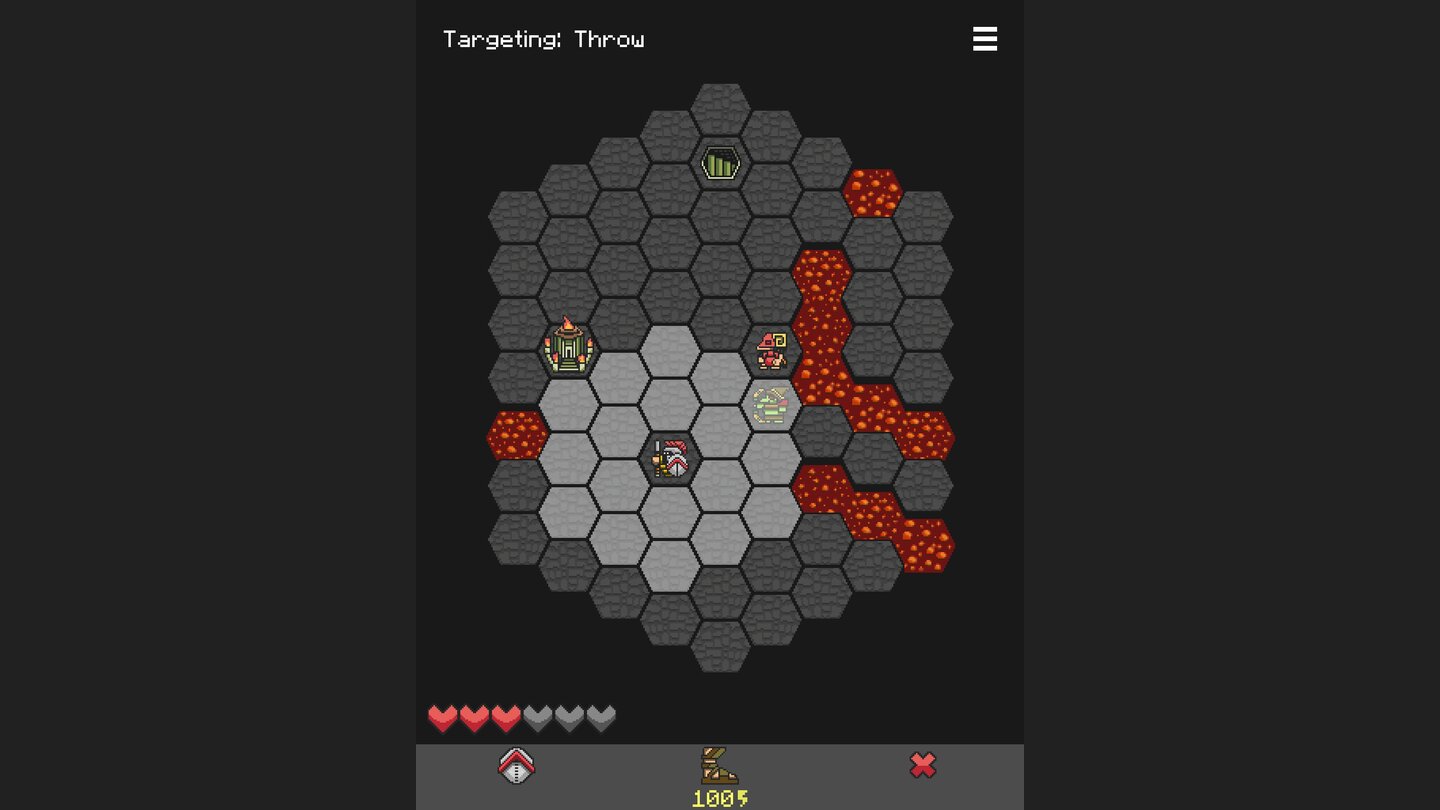Click the defeated wizard corpse tile

tap(771, 405)
